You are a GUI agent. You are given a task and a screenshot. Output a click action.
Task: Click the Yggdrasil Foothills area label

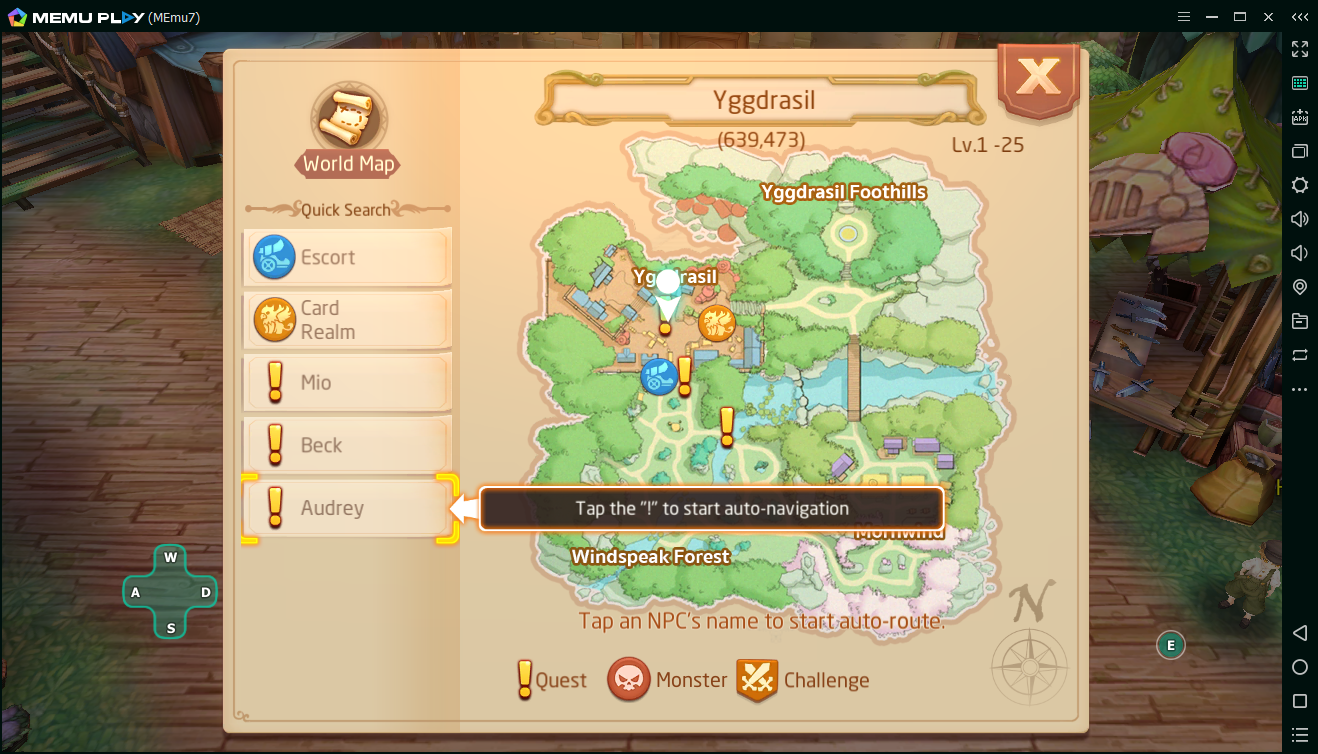(843, 192)
